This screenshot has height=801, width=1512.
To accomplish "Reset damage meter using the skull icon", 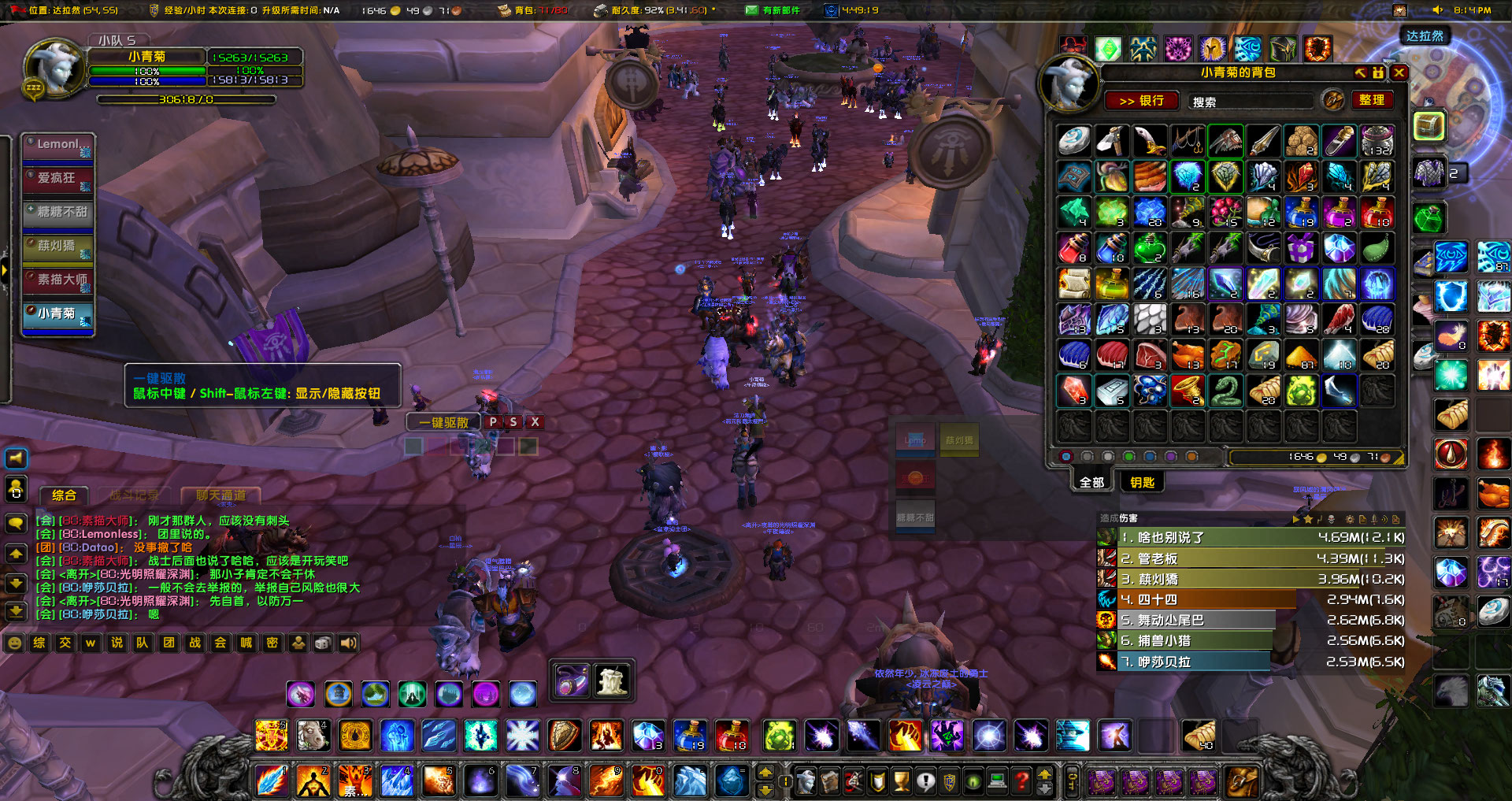I will pyautogui.click(x=1331, y=520).
